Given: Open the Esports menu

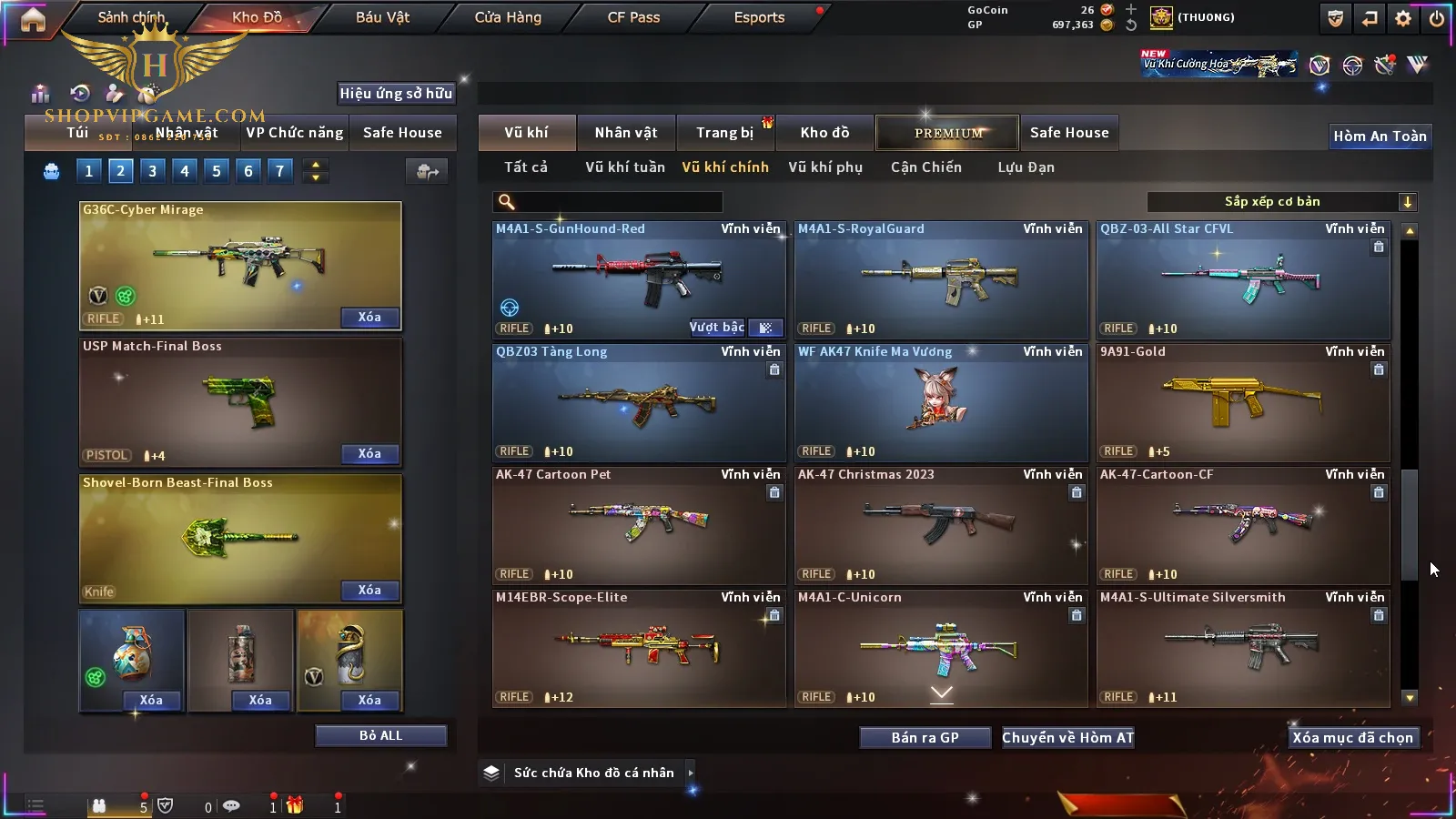Looking at the screenshot, I should pos(759,17).
